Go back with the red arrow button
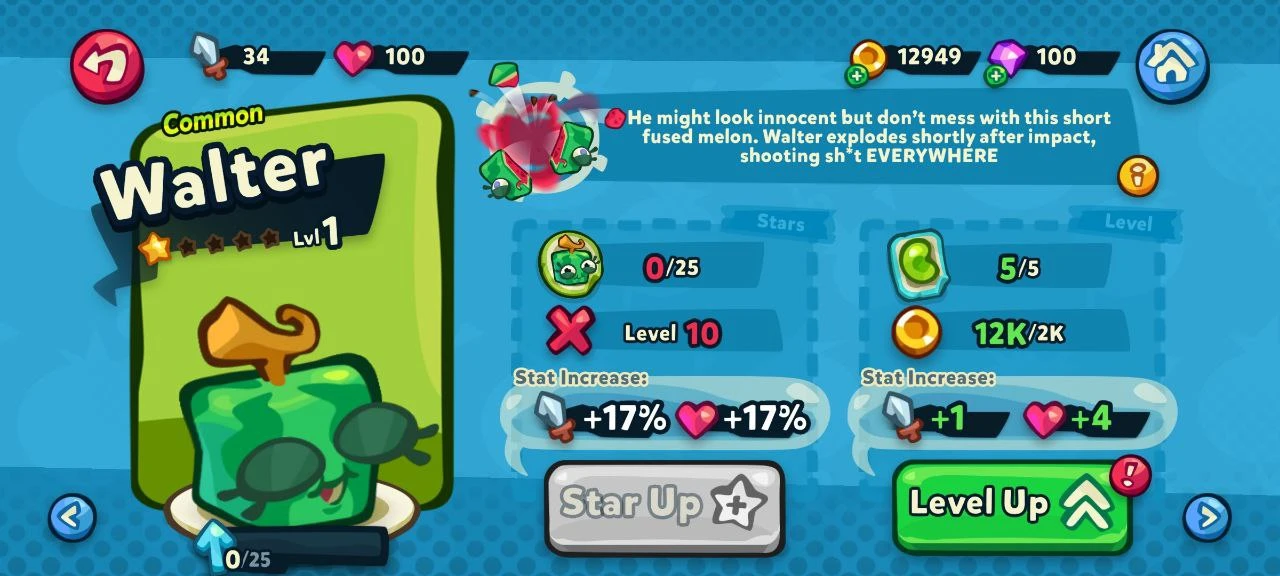This screenshot has width=1280, height=576. (107, 66)
